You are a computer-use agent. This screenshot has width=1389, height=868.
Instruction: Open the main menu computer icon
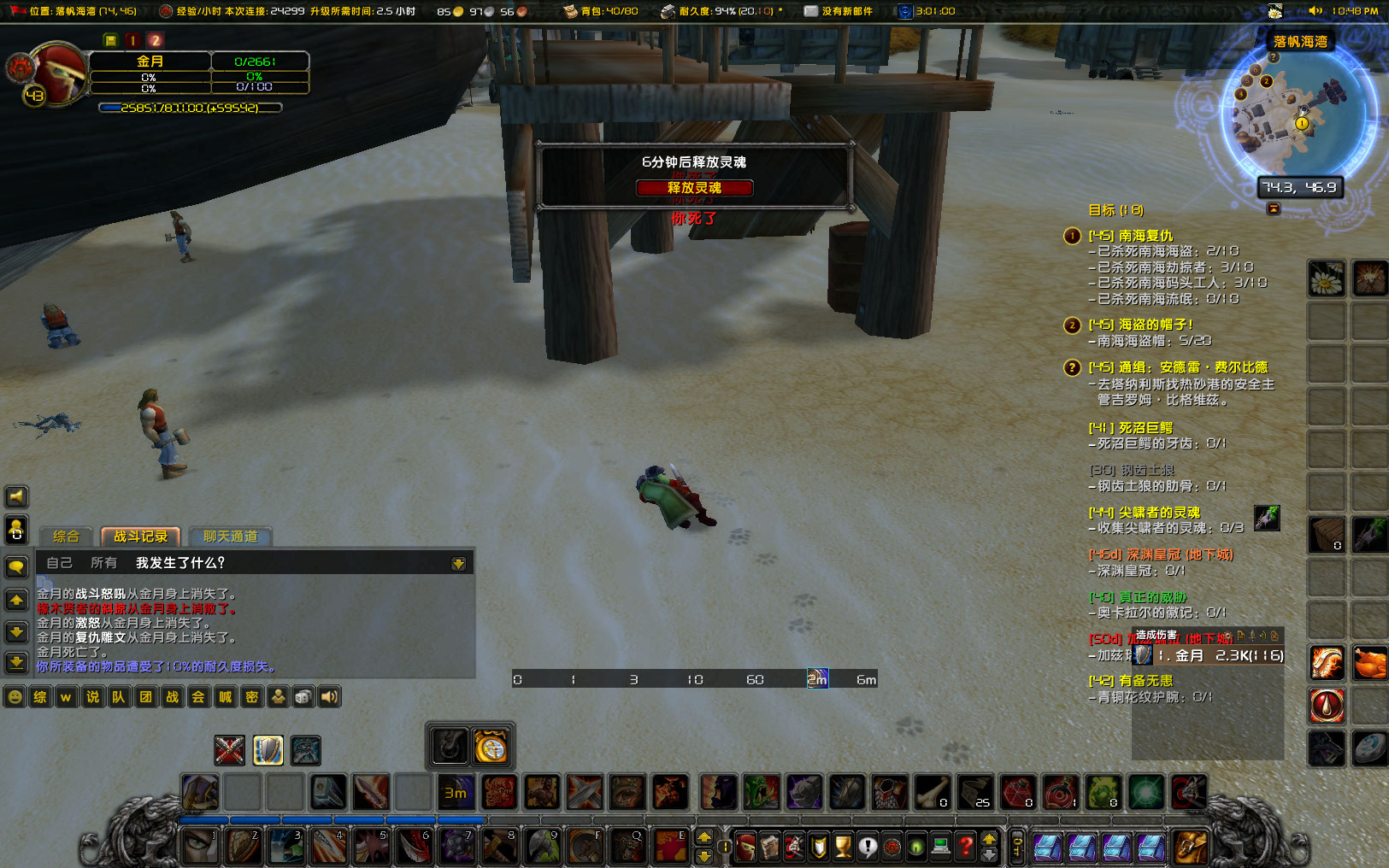pos(939,845)
